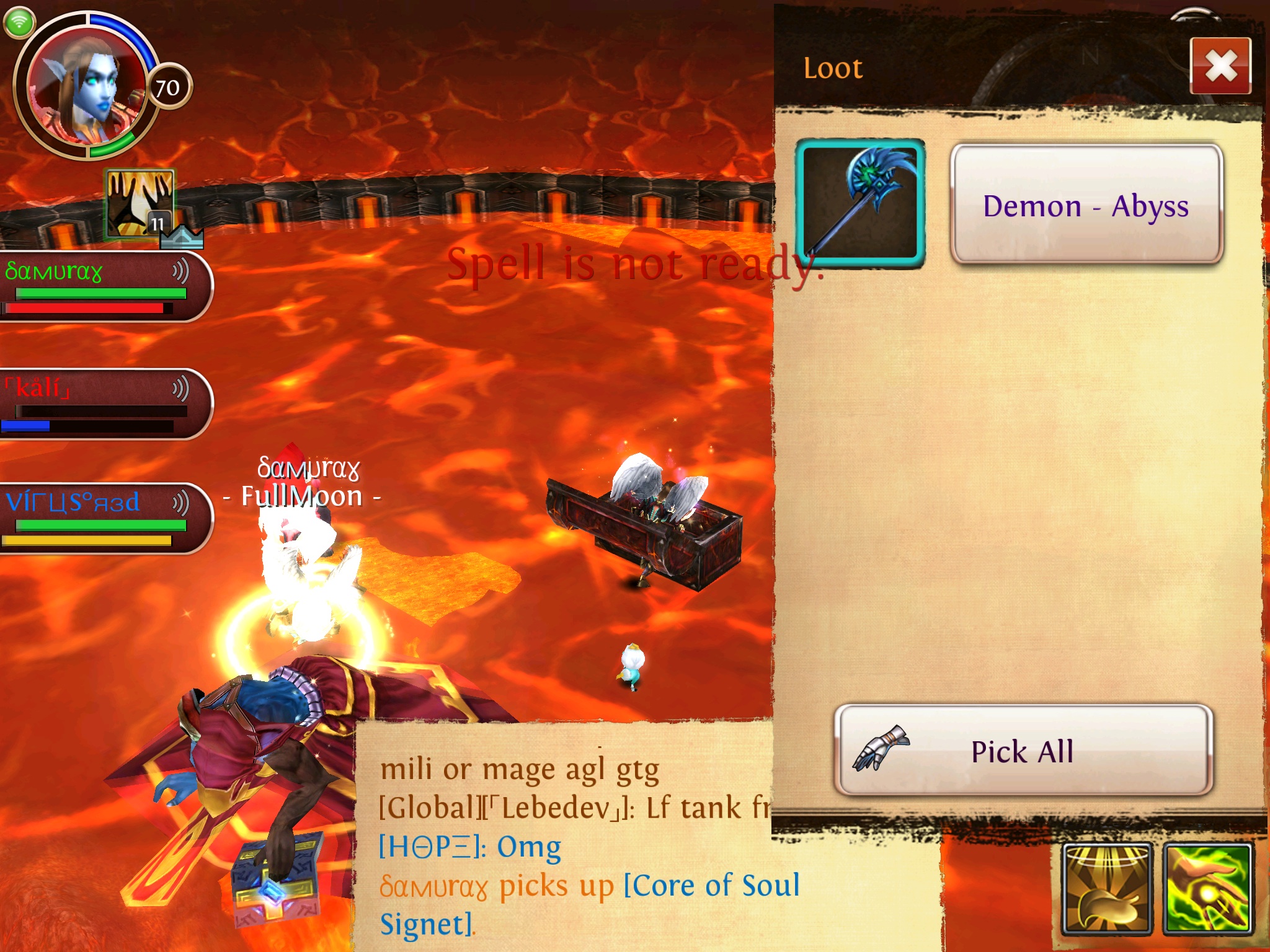Open the Core of Soul Signet link
This screenshot has height=952, width=1270.
point(711,886)
